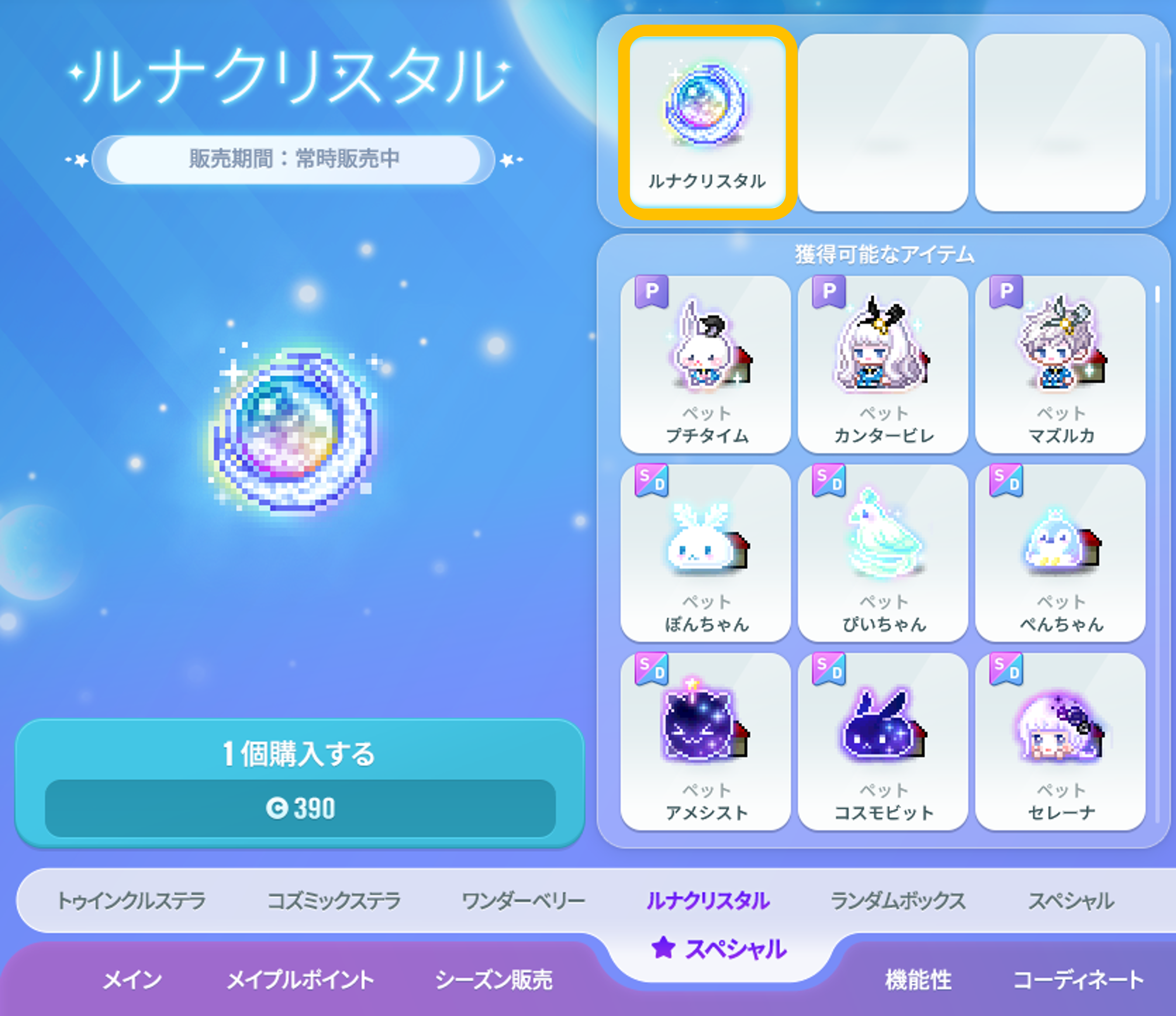The width and height of the screenshot is (1176, 1016).
Task: View the マズルカ pet item
Action: point(1060,365)
